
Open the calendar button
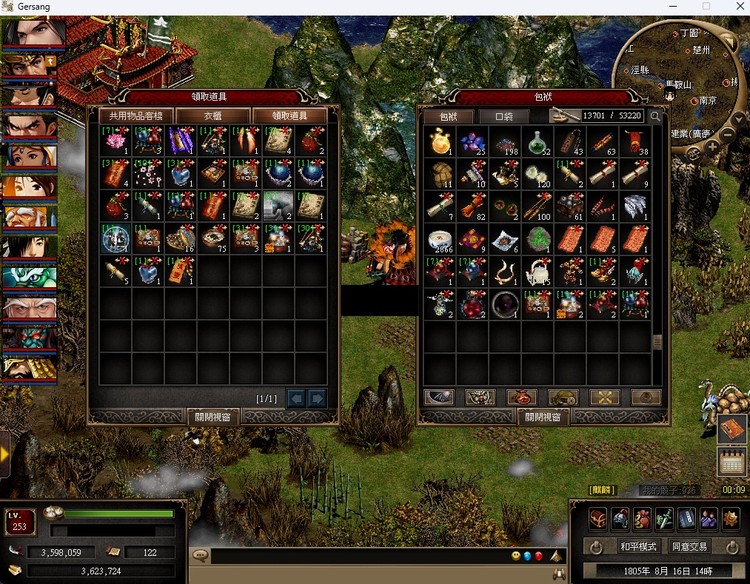point(732,461)
